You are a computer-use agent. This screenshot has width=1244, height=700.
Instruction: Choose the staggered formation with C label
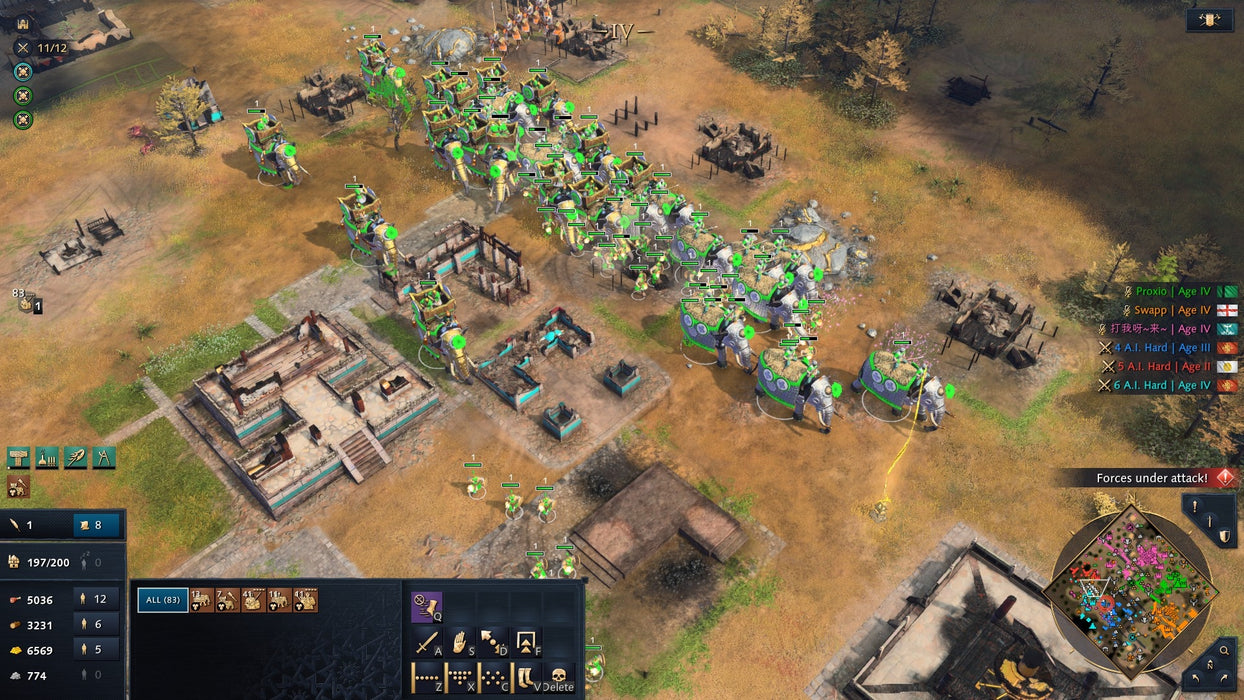pos(494,677)
